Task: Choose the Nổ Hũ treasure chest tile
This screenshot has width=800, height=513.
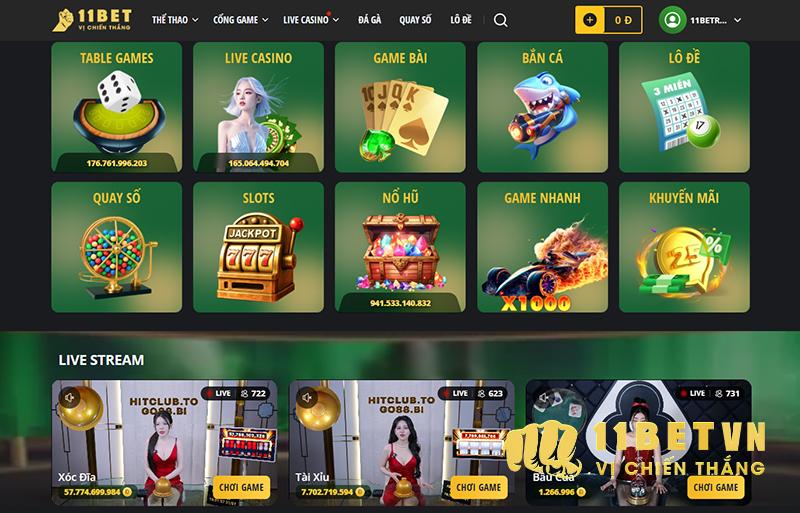Action: [400, 247]
